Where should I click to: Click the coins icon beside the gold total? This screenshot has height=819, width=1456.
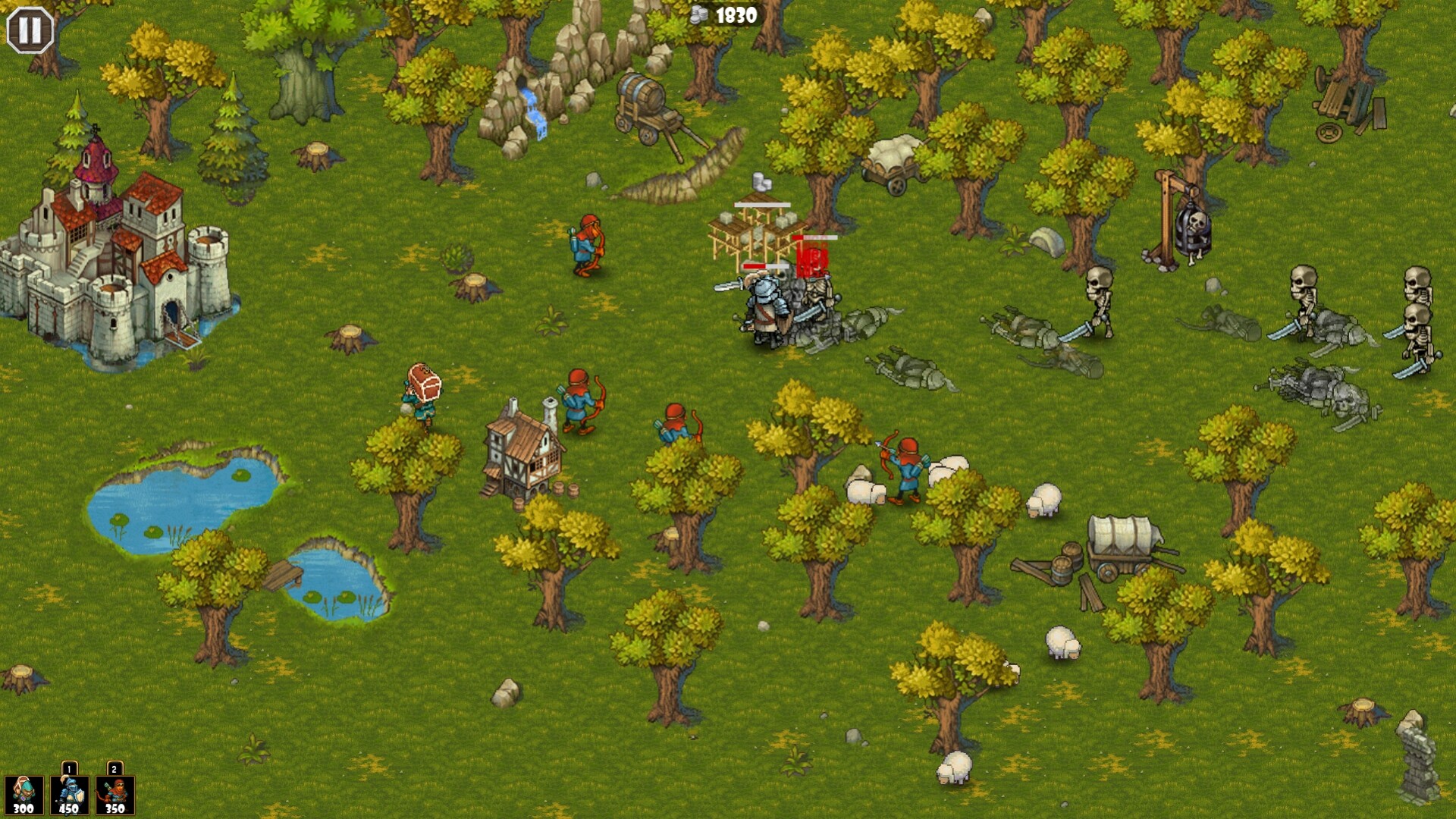click(x=699, y=13)
